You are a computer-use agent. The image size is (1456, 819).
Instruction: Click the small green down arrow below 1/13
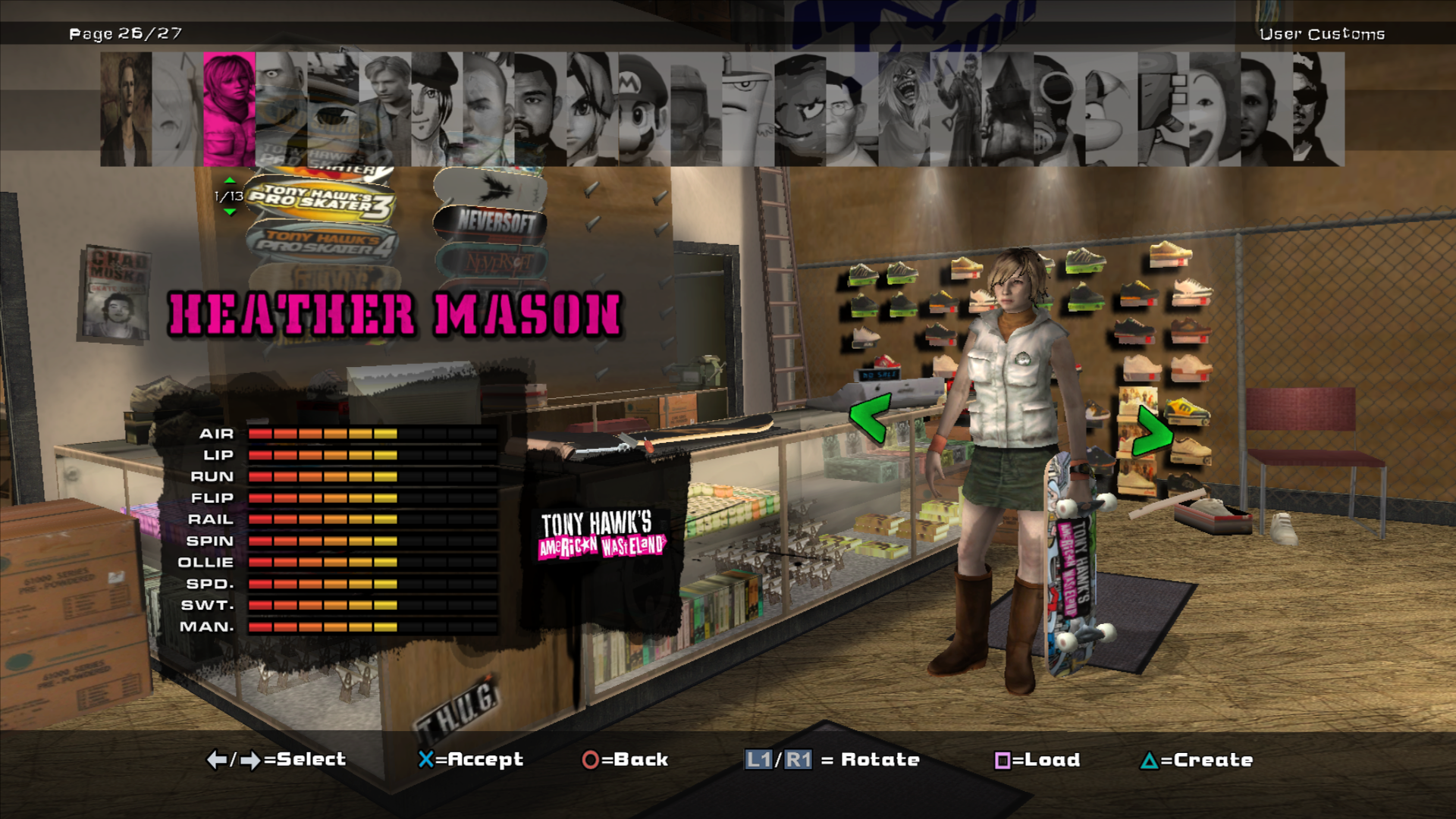(x=230, y=212)
